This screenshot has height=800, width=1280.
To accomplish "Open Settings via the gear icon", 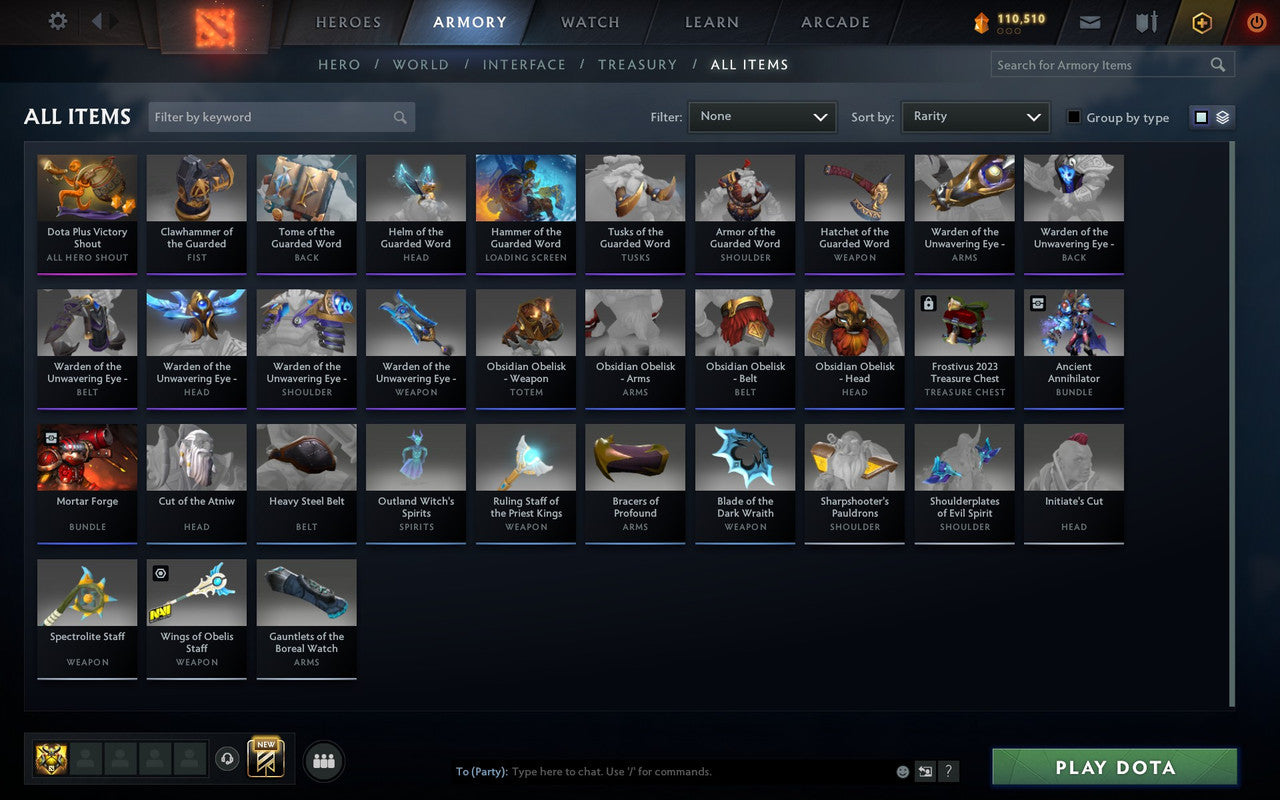I will (x=57, y=22).
